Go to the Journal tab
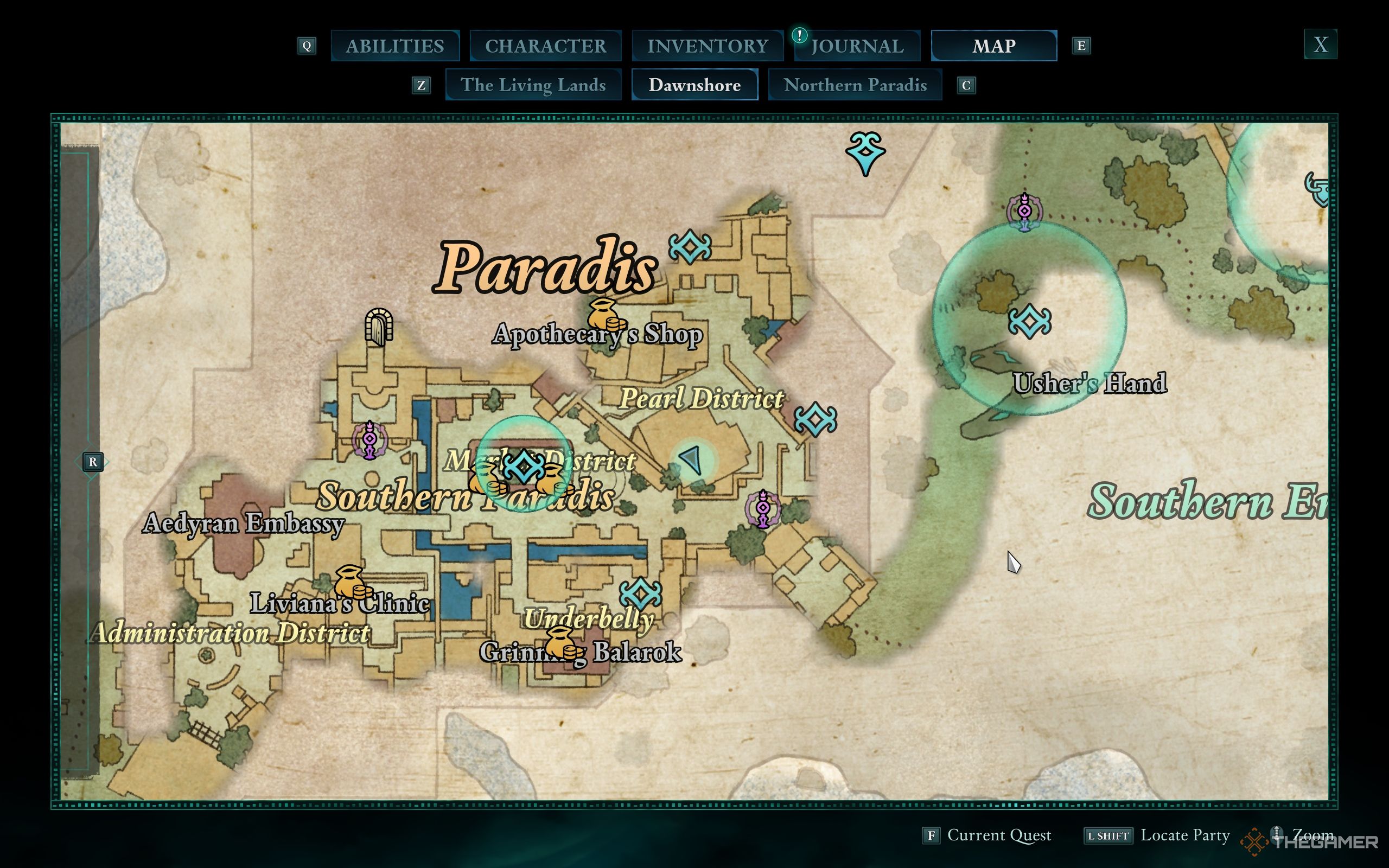Viewport: 1389px width, 868px height. click(857, 46)
